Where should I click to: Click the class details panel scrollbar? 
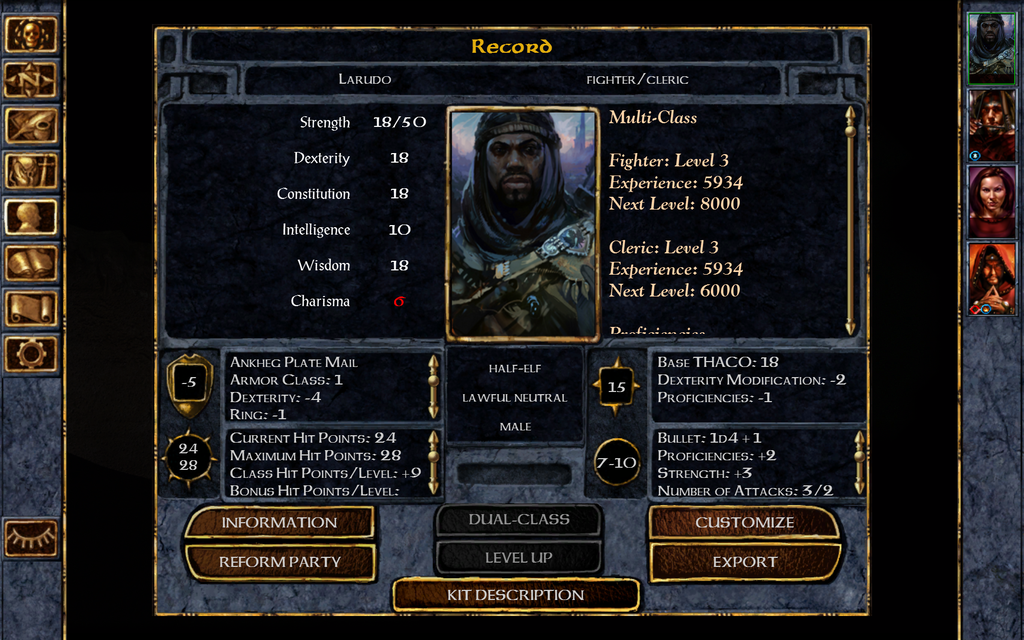850,220
